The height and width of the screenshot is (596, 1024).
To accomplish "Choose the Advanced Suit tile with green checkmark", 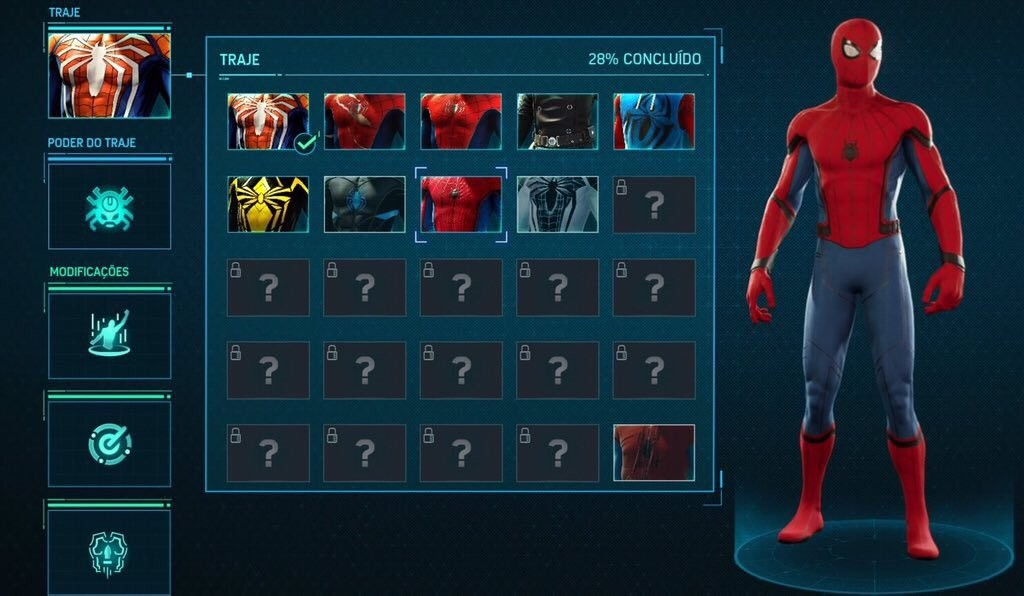I will 268,122.
